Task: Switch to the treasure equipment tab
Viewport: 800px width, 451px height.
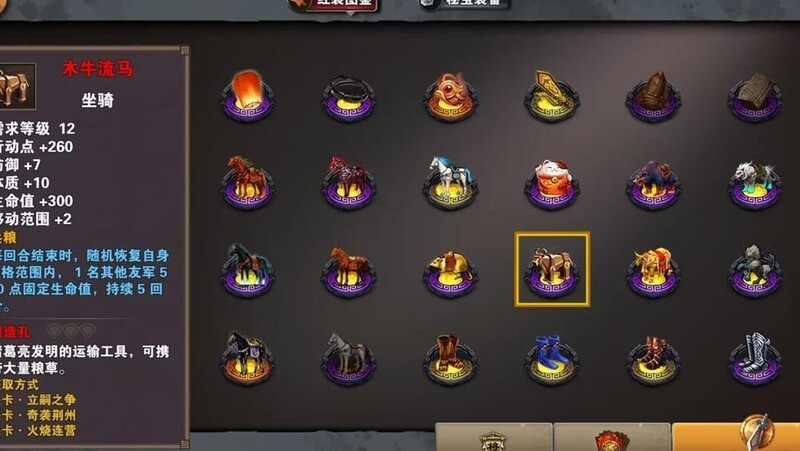Action: click(463, 5)
